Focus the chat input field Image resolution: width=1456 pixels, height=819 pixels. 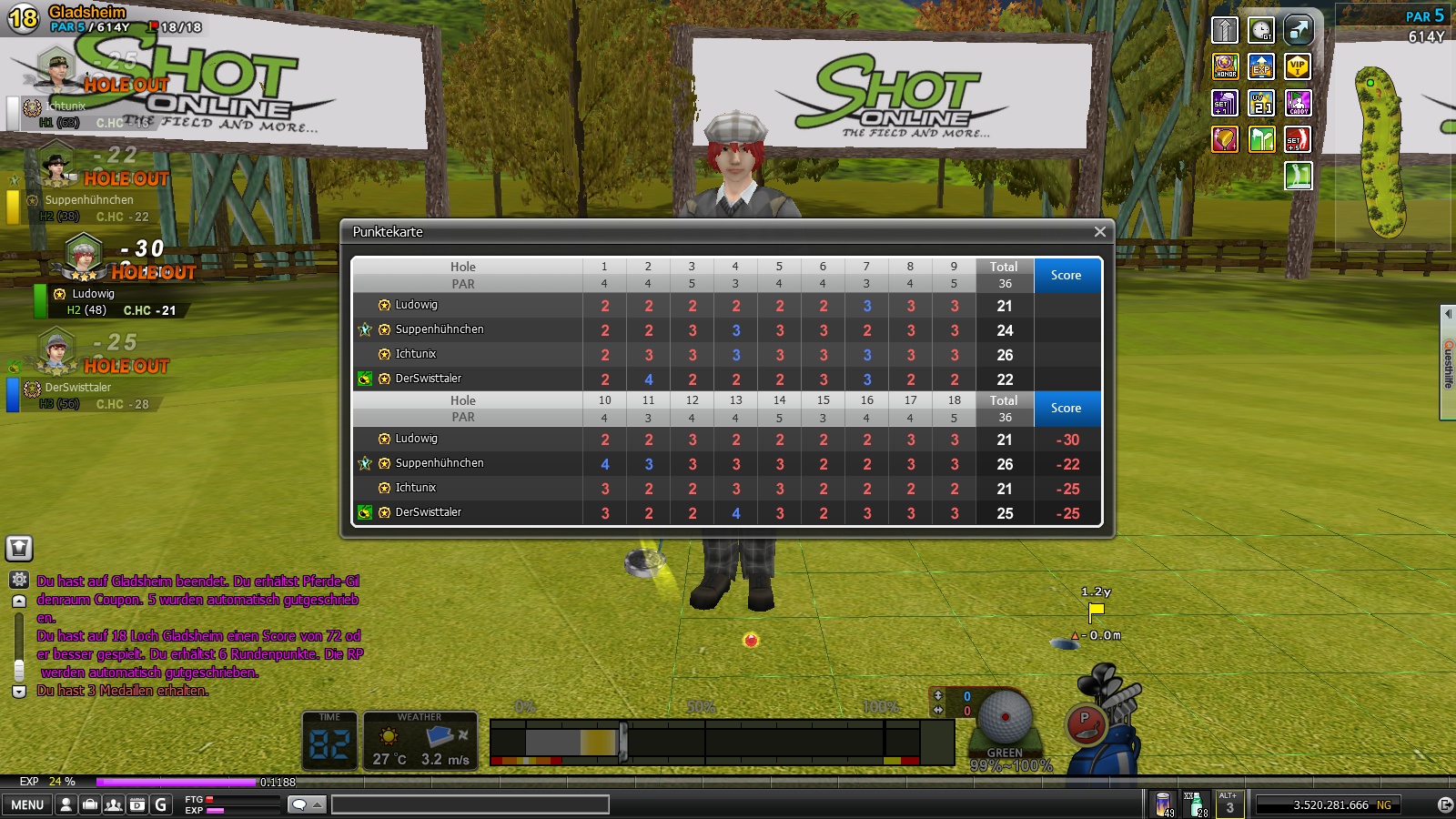pos(470,804)
